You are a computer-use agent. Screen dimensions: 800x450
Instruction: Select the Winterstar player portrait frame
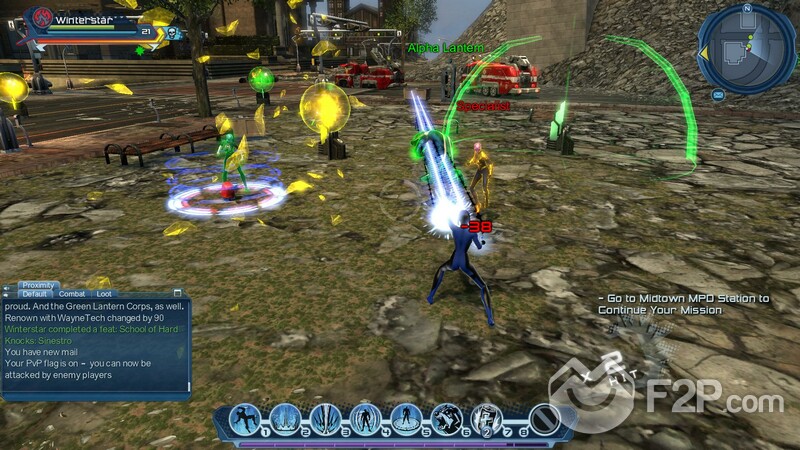(42, 18)
